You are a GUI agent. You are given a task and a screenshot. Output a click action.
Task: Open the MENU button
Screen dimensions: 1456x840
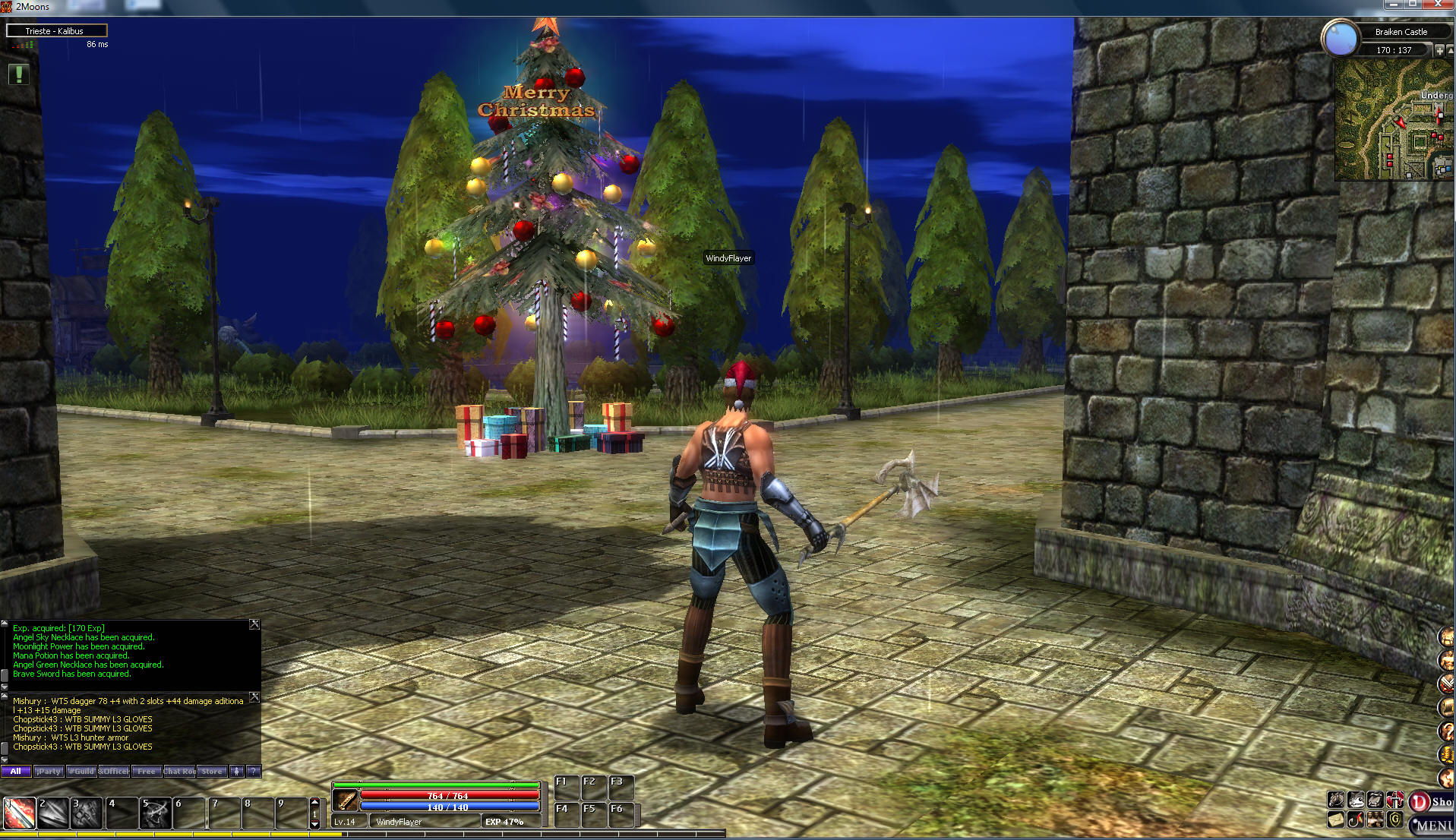point(1432,826)
